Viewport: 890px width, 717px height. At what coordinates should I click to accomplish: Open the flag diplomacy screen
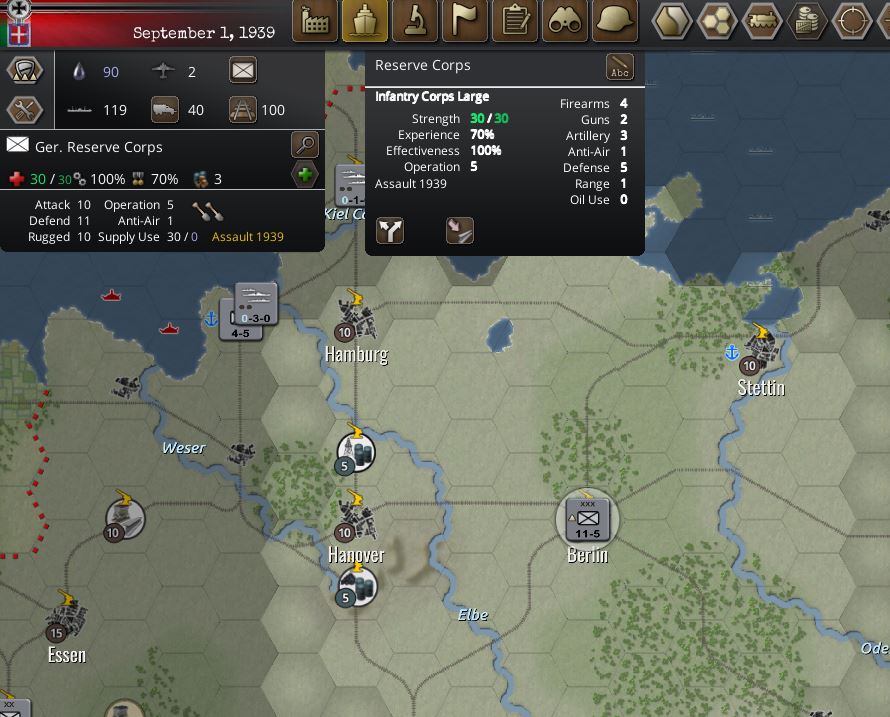pos(465,20)
